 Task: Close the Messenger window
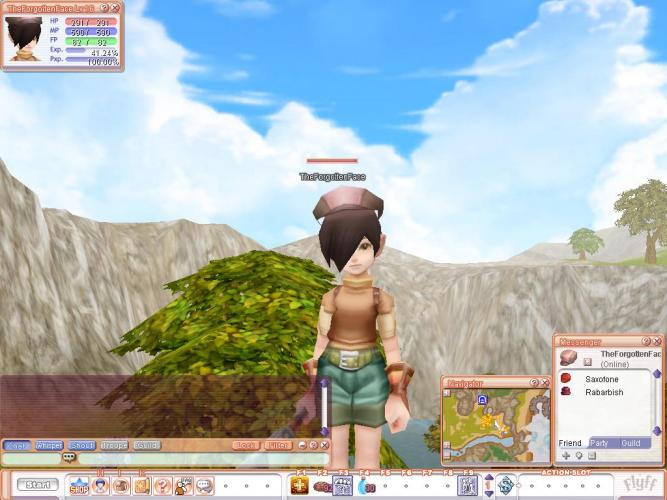656,341
